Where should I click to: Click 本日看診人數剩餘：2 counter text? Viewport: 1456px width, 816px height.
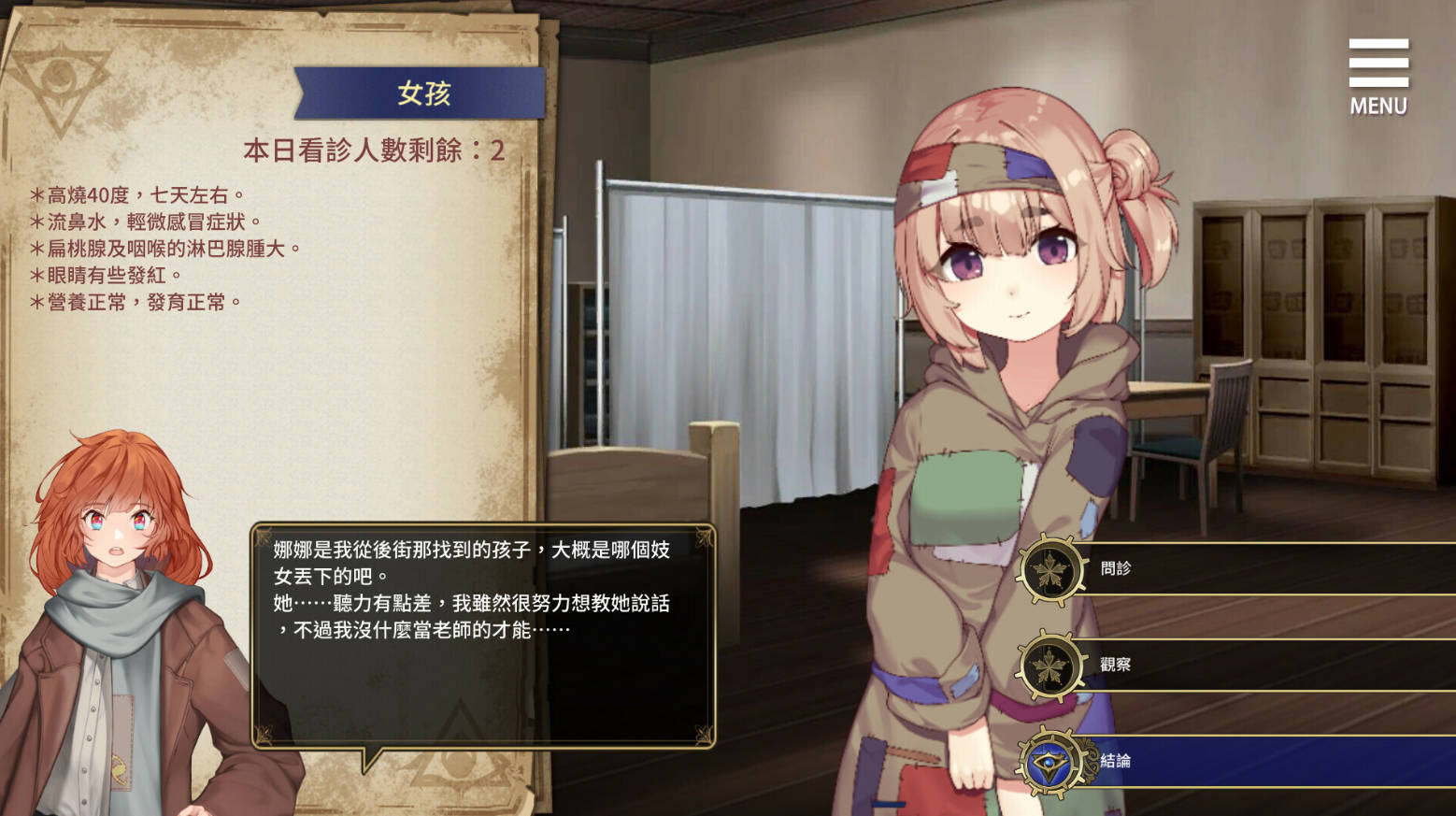[x=374, y=148]
